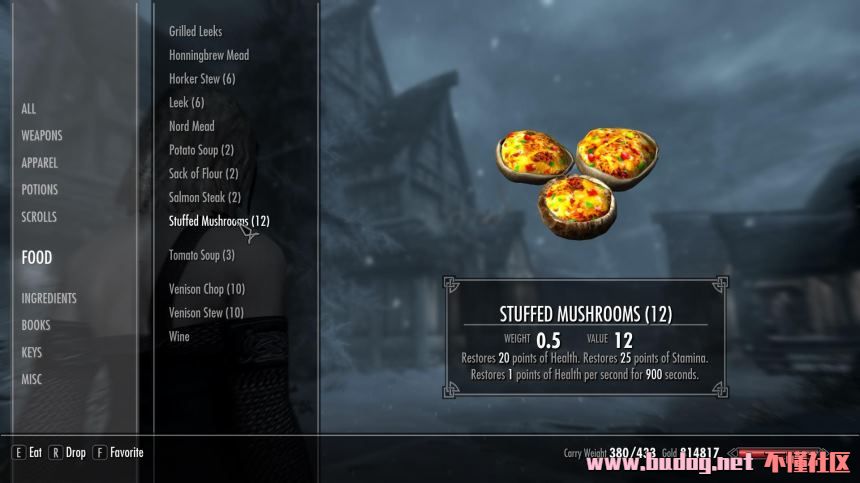Open the All items category
860x483 pixels.
(x=29, y=109)
